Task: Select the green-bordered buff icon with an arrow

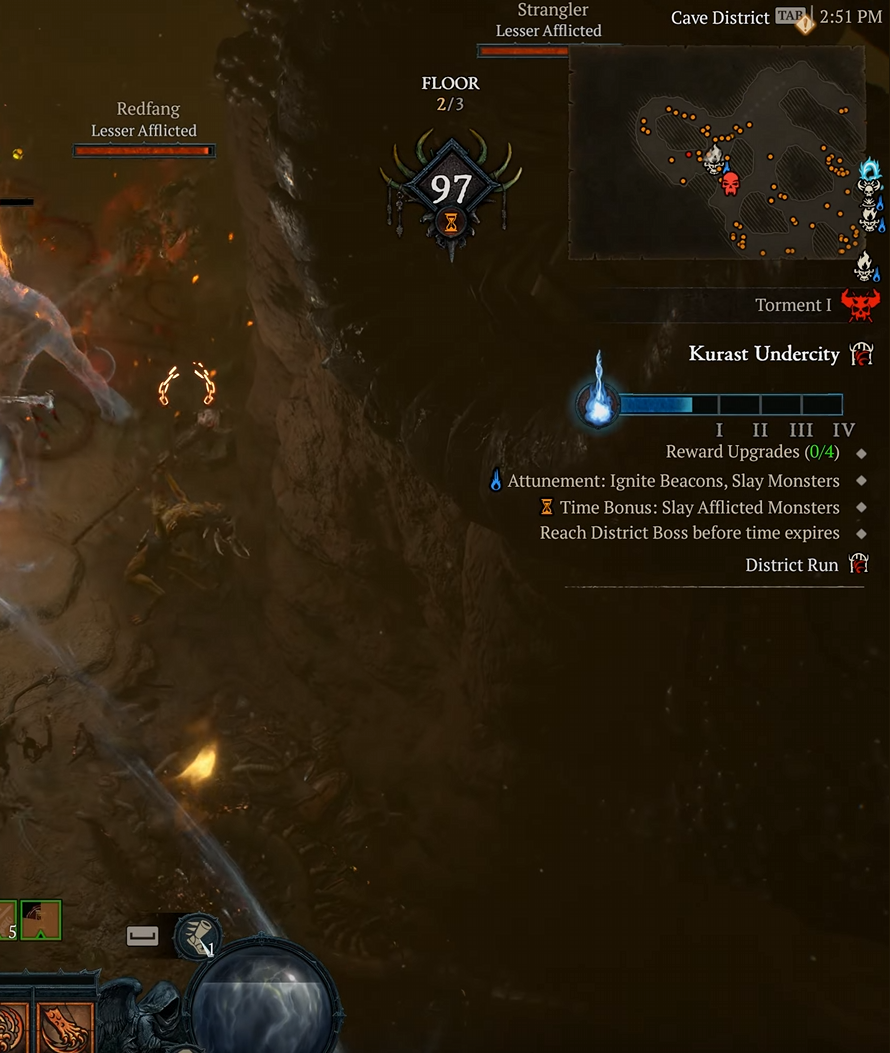Action: [x=41, y=920]
